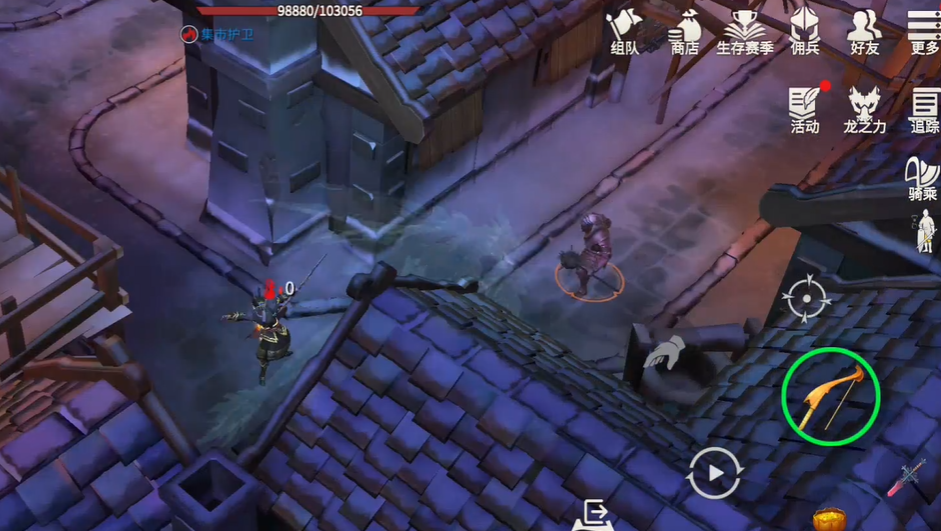Switch to the red sword weapon
Screen dimensions: 941x531
coord(906,479)
